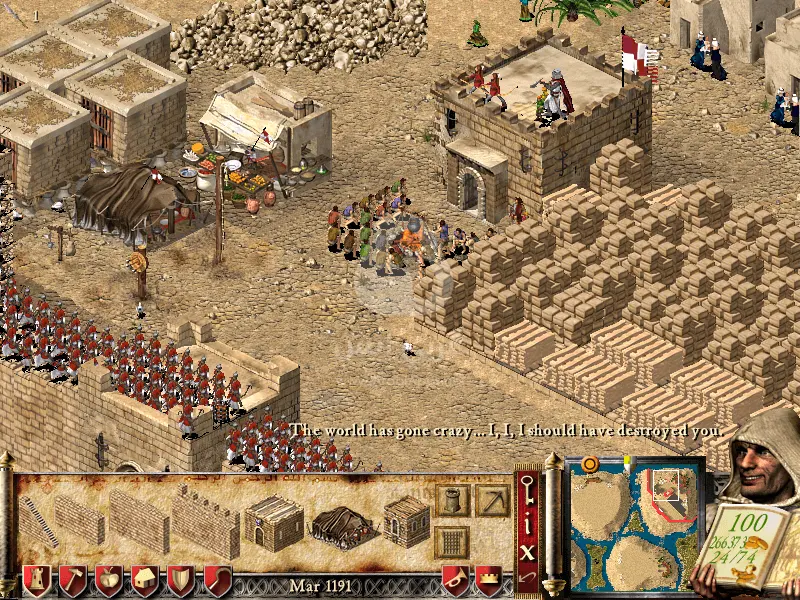Open the scribe's popularity report book
Image resolution: width=800 pixels, height=600 pixels.
[x=748, y=545]
